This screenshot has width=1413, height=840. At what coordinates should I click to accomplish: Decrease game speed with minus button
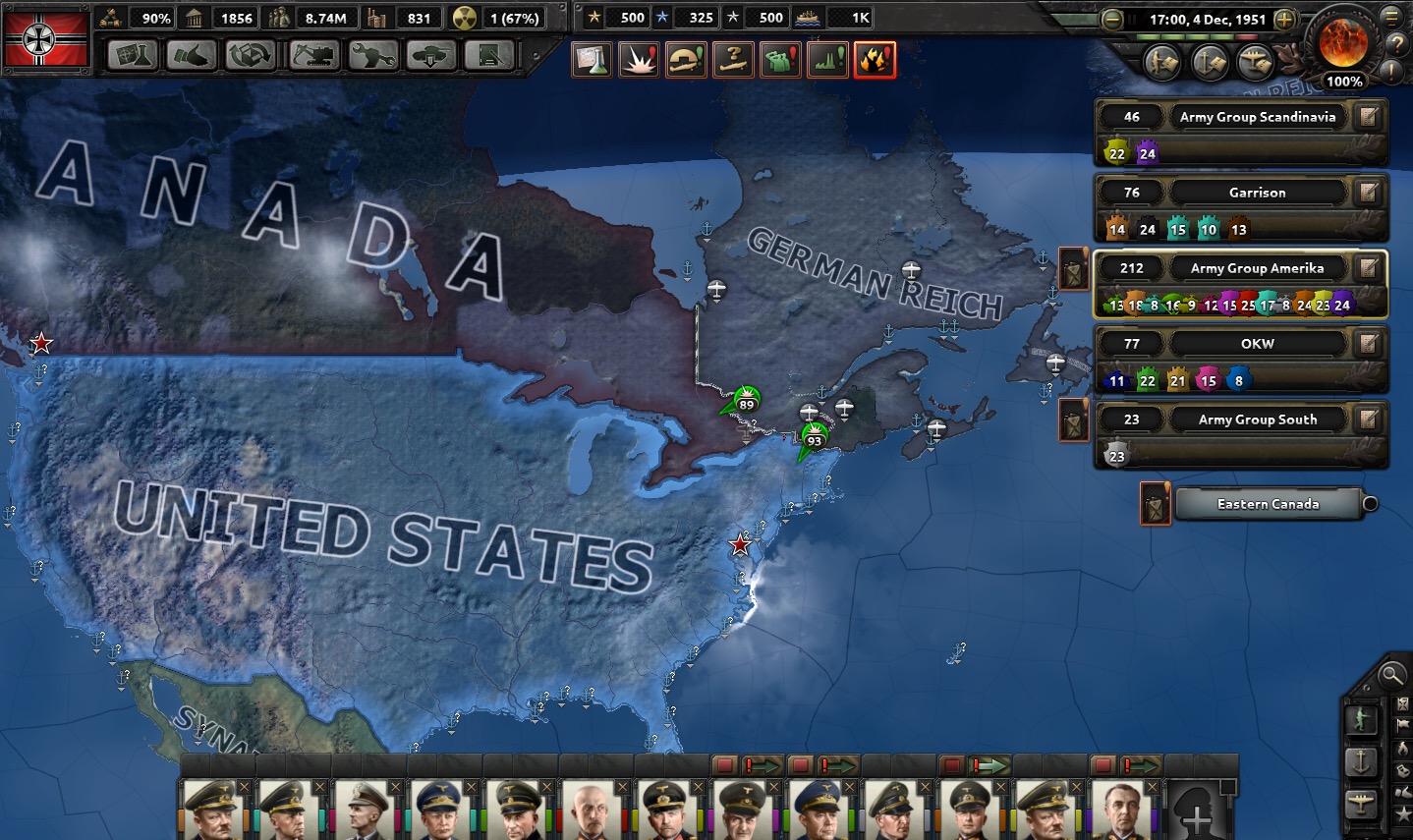1112,19
